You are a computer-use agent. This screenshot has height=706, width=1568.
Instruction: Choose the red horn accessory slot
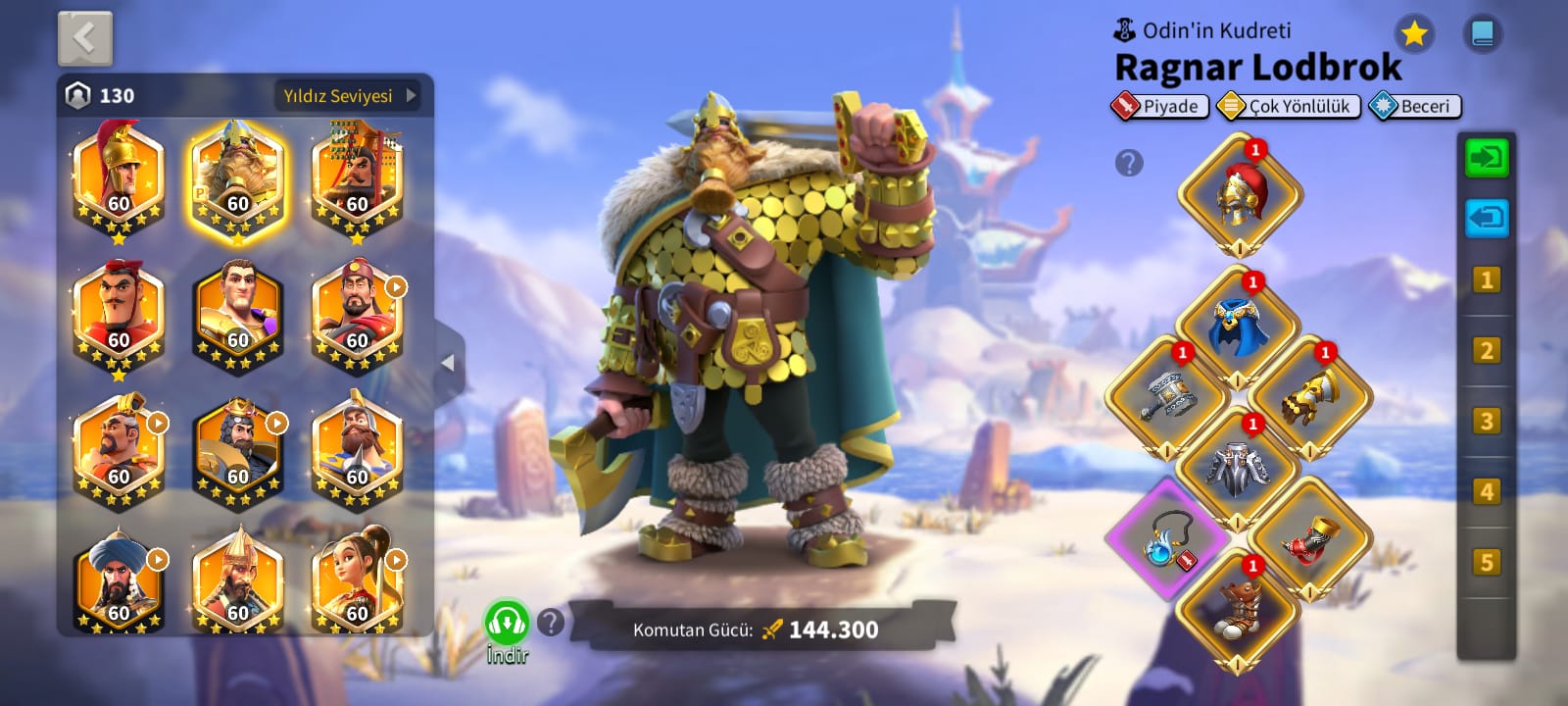click(x=1309, y=538)
